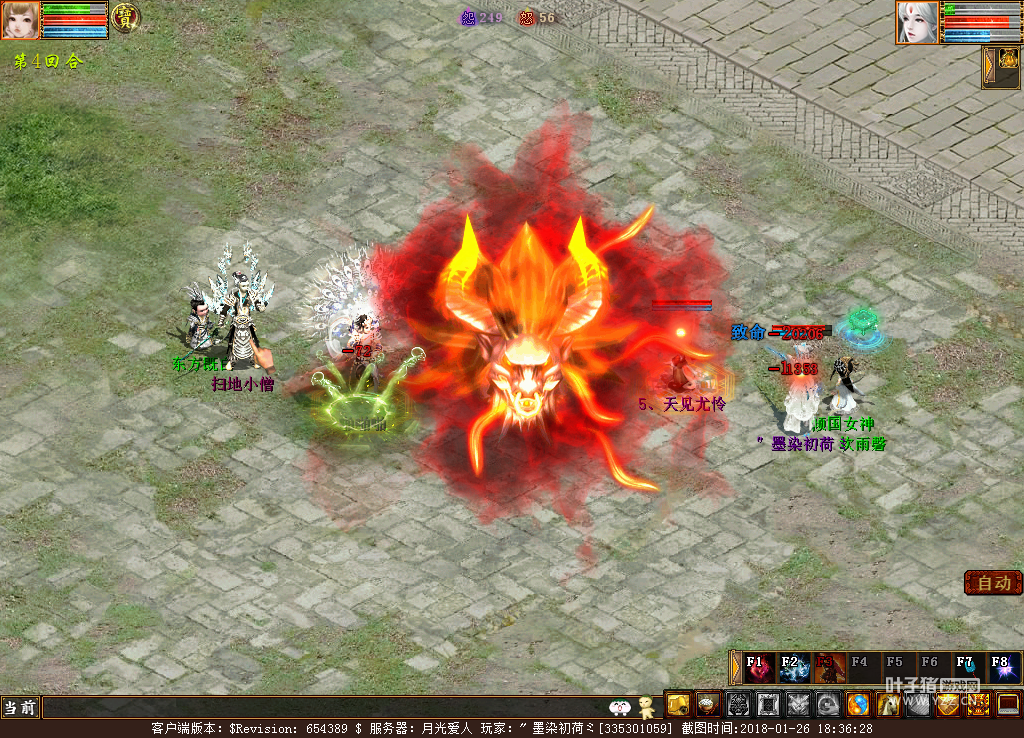The height and width of the screenshot is (738, 1024).
Task: Click the 当前 chat channel button
Action: click(x=20, y=708)
